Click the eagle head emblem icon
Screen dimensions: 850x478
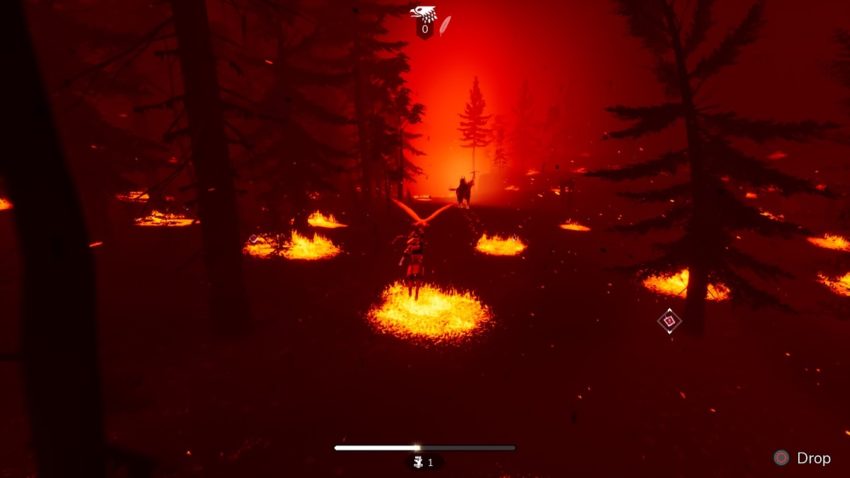[422, 13]
